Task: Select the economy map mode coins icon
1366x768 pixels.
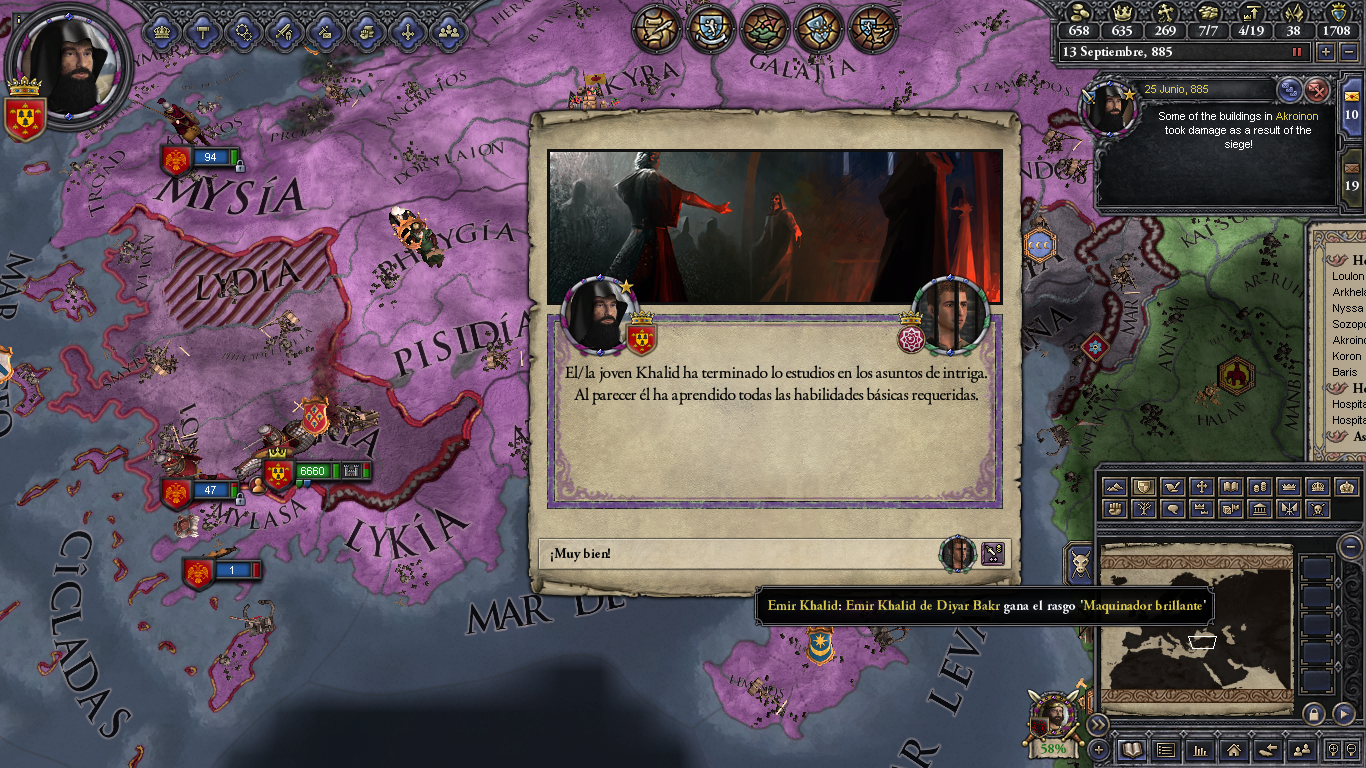Action: [x=1259, y=487]
